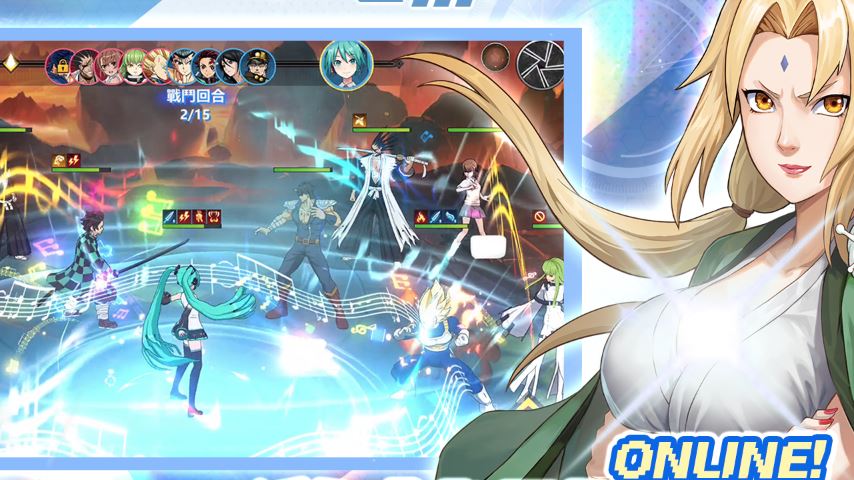Select the green-haired character turn portrait
Screen dimensions: 854x480
(x=135, y=66)
